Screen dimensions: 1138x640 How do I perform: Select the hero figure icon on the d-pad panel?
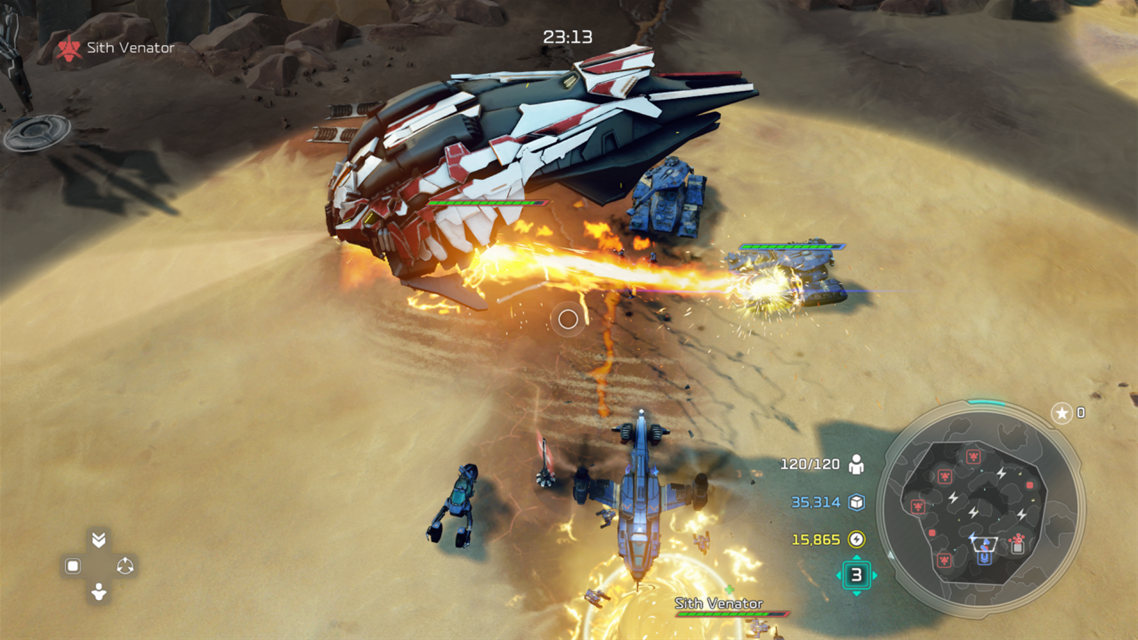click(98, 592)
